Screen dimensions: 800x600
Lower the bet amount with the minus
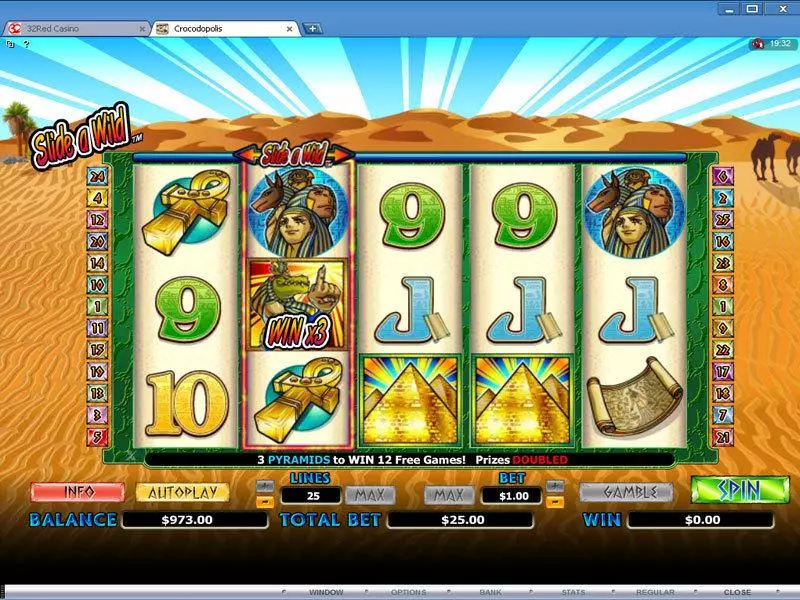coord(557,501)
